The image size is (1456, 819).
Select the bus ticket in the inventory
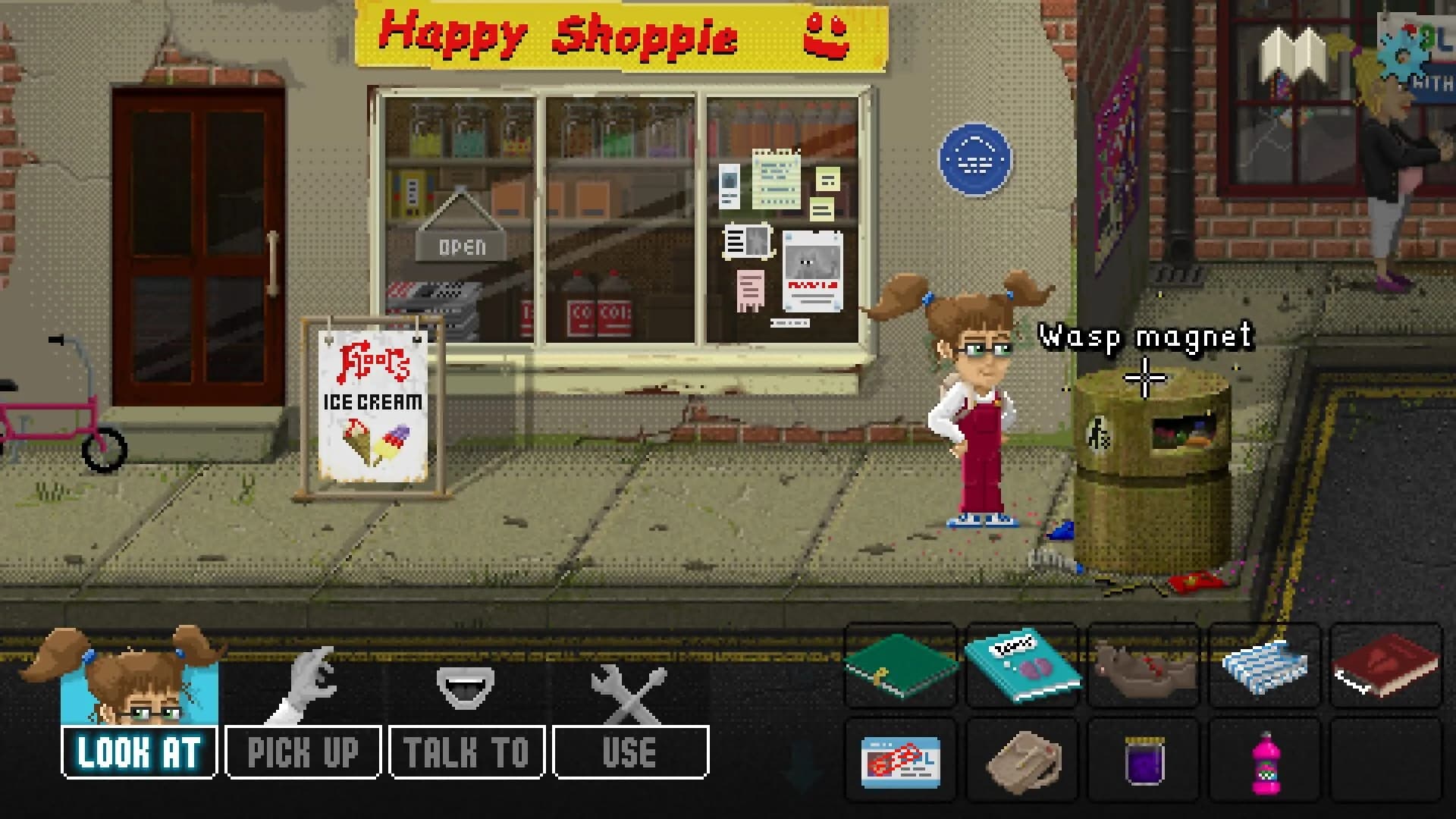[x=899, y=762]
